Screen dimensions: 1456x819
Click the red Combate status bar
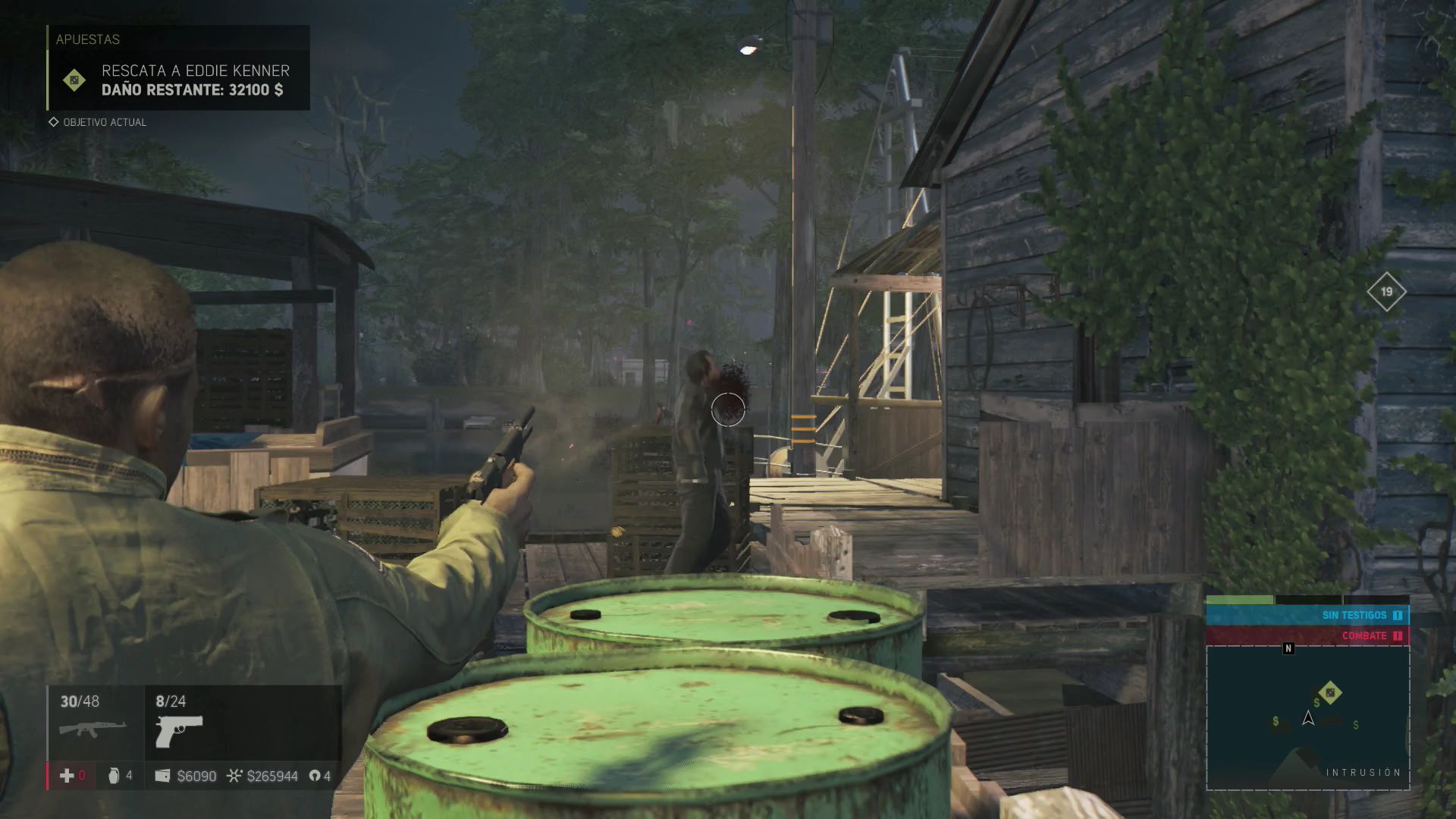point(1307,635)
